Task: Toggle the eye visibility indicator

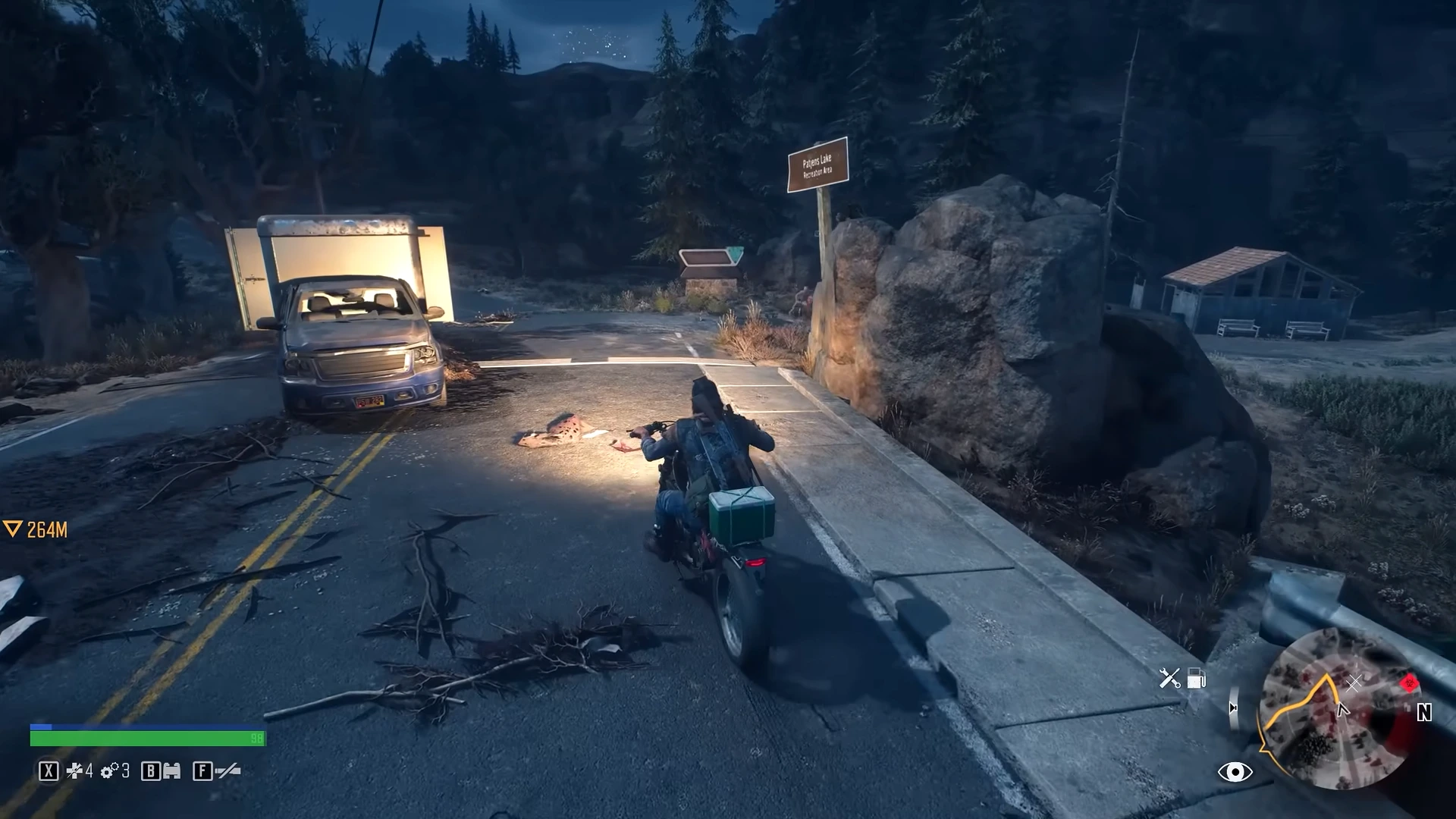Action: point(1235,772)
